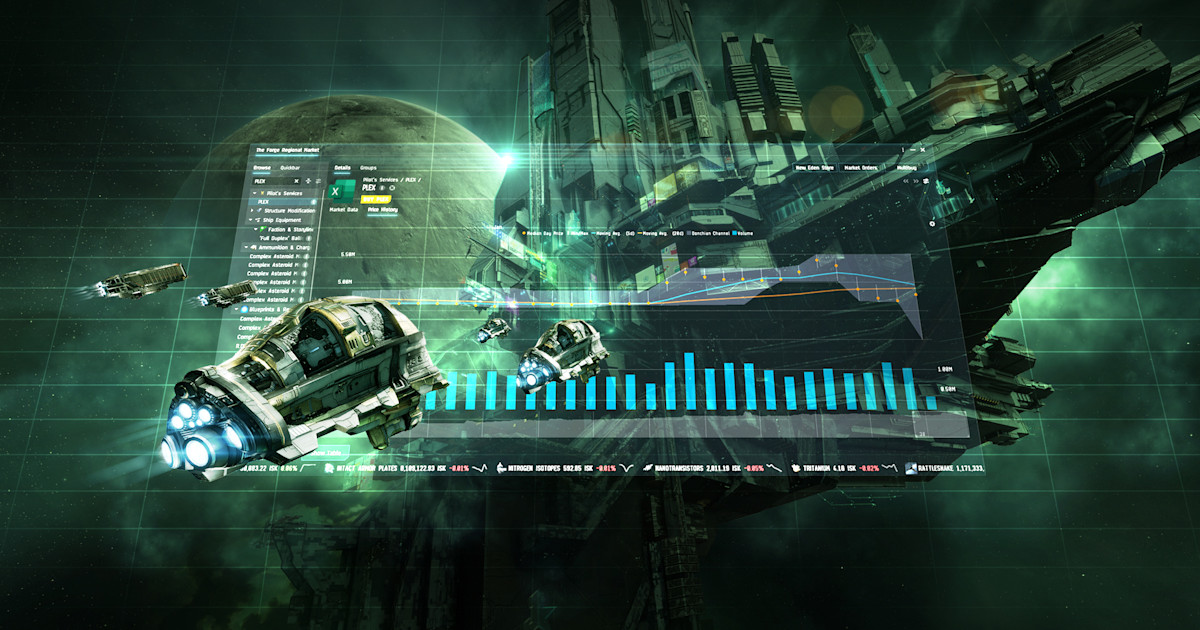
Task: Open the Ship Equipment category
Action: 280,220
